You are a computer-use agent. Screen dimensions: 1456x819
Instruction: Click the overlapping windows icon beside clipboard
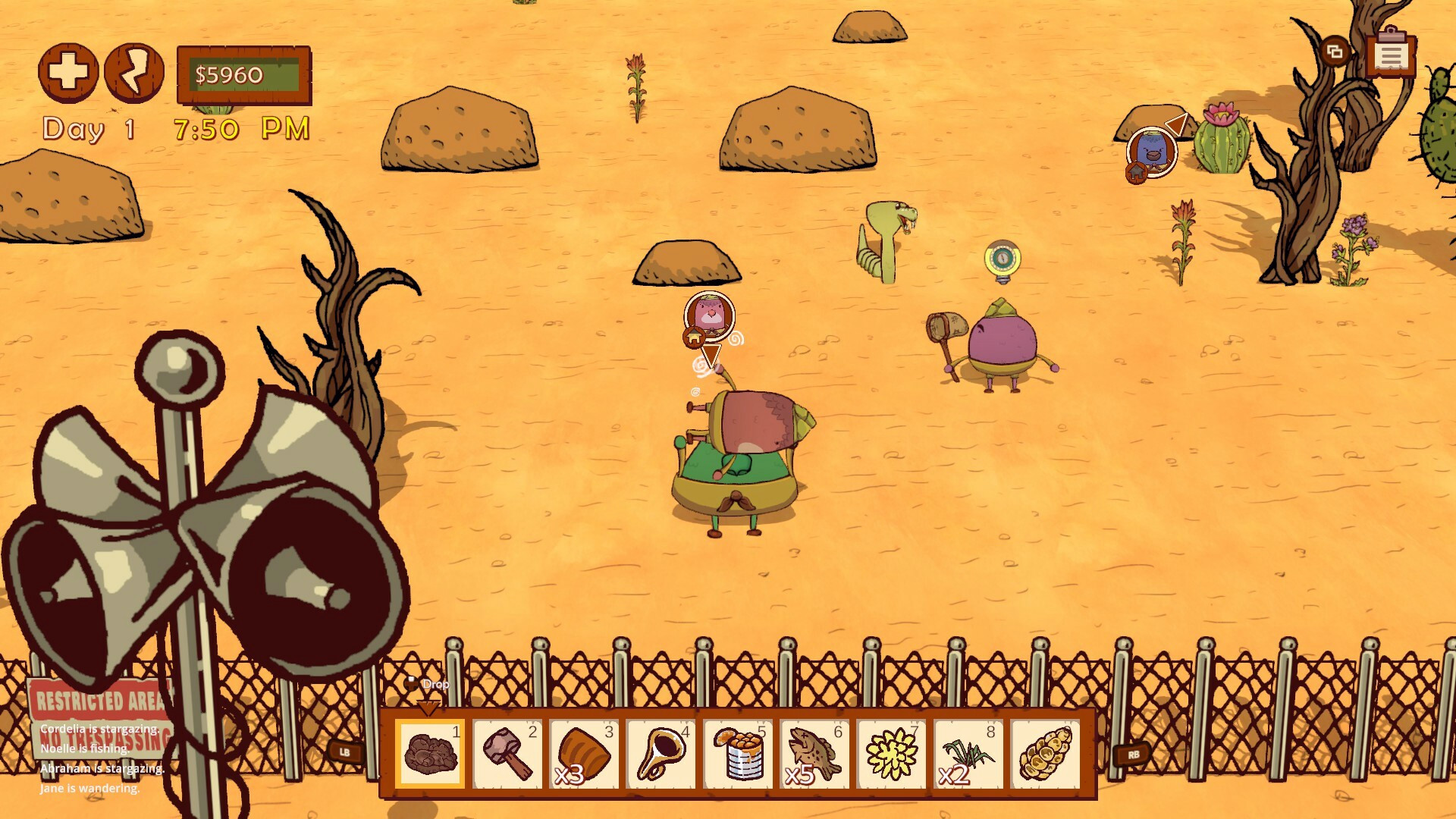point(1335,52)
